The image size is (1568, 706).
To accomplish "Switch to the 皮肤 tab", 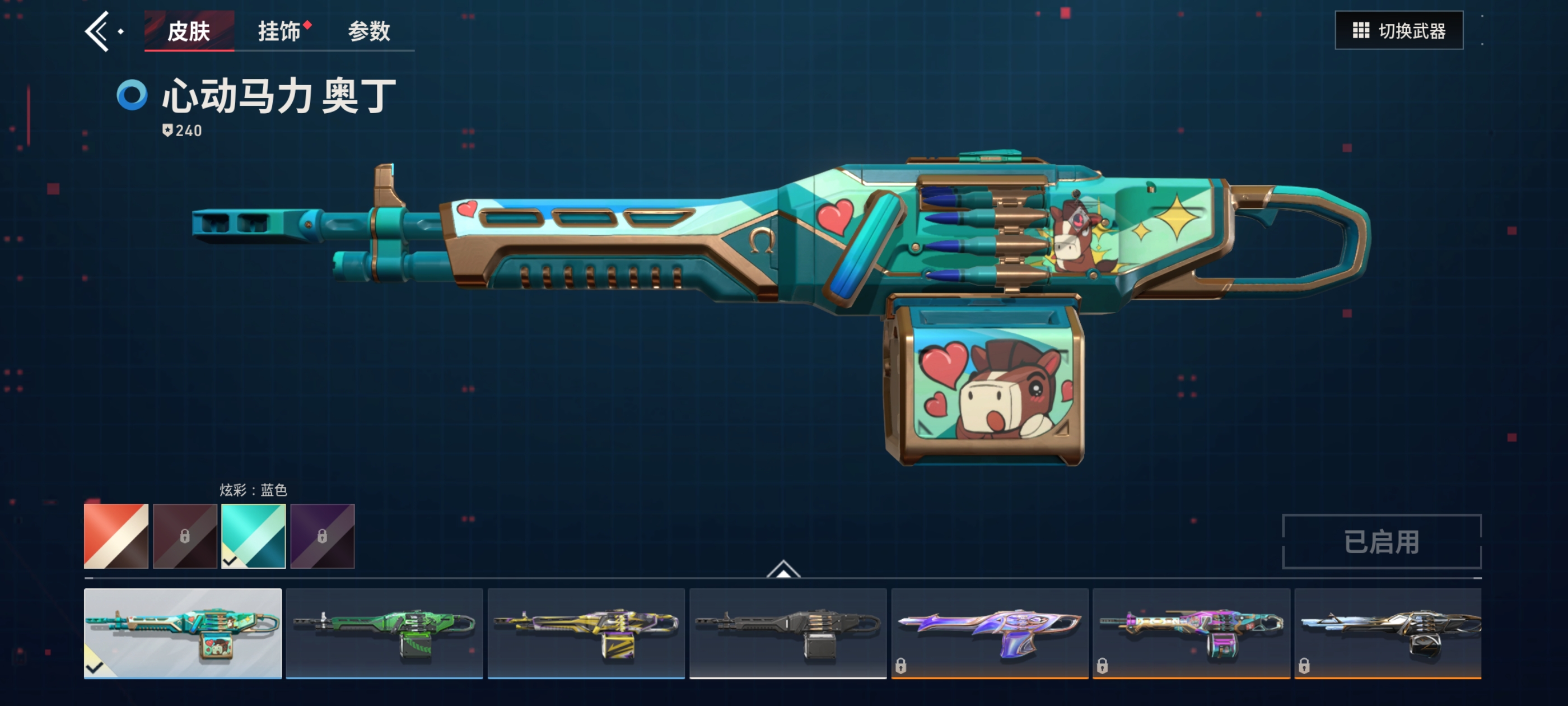I will click(x=189, y=31).
